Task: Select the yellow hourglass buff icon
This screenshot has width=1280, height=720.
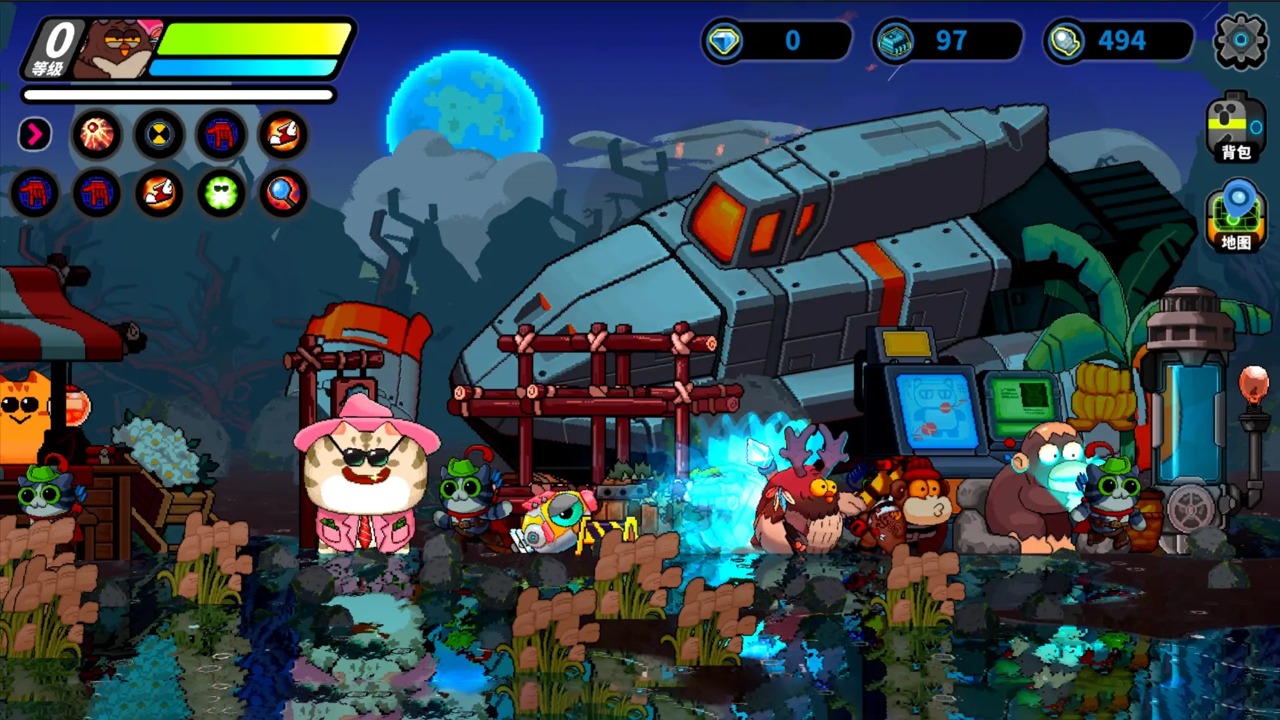Action: [159, 134]
